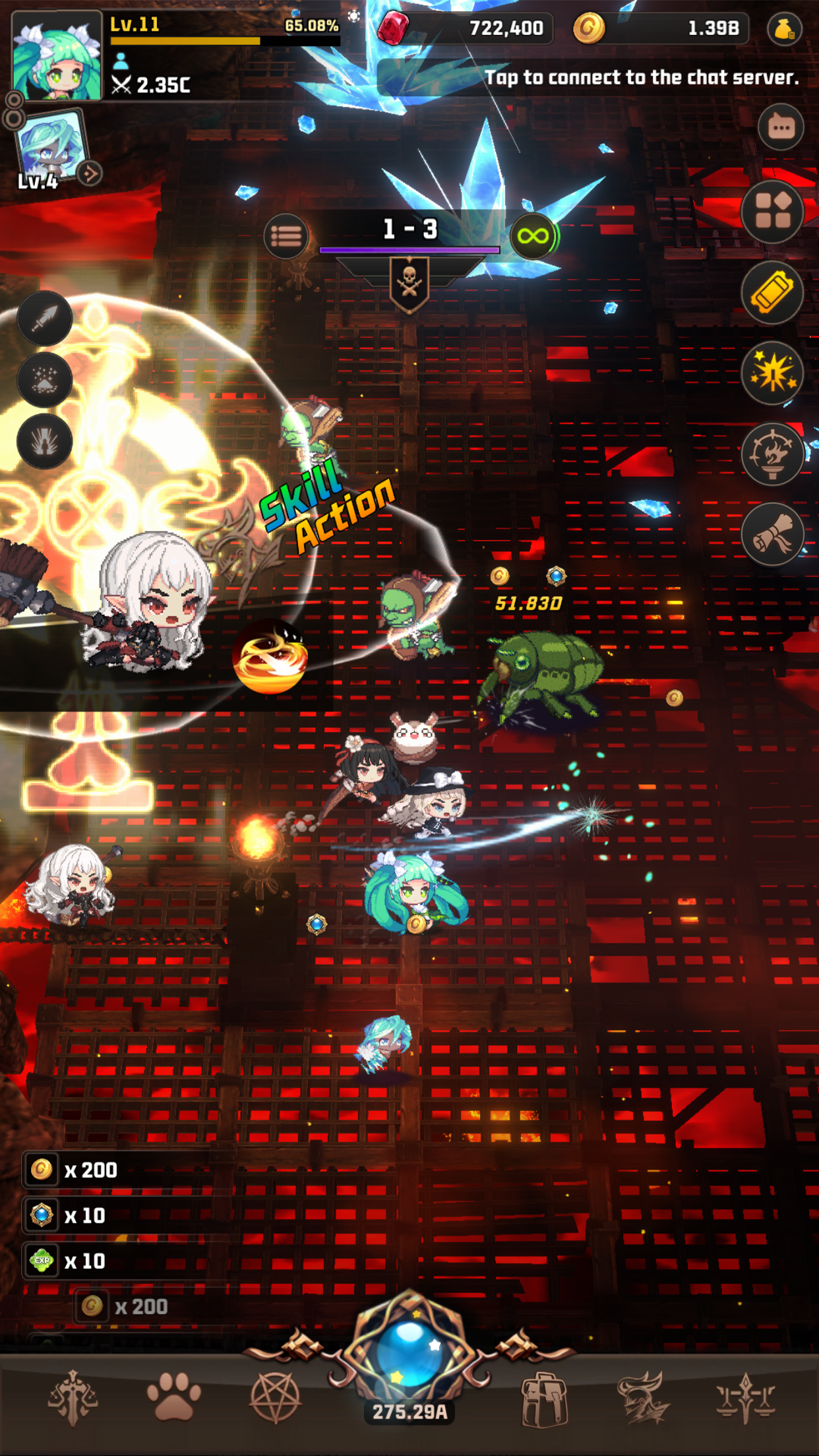
Task: Open the gold pouch shop icon
Action: coord(784,29)
